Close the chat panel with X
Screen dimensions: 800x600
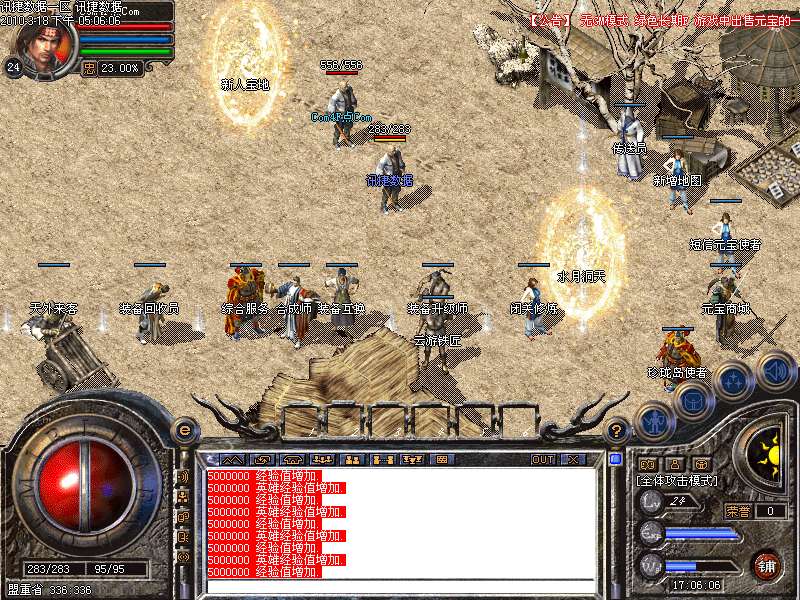tap(573, 460)
